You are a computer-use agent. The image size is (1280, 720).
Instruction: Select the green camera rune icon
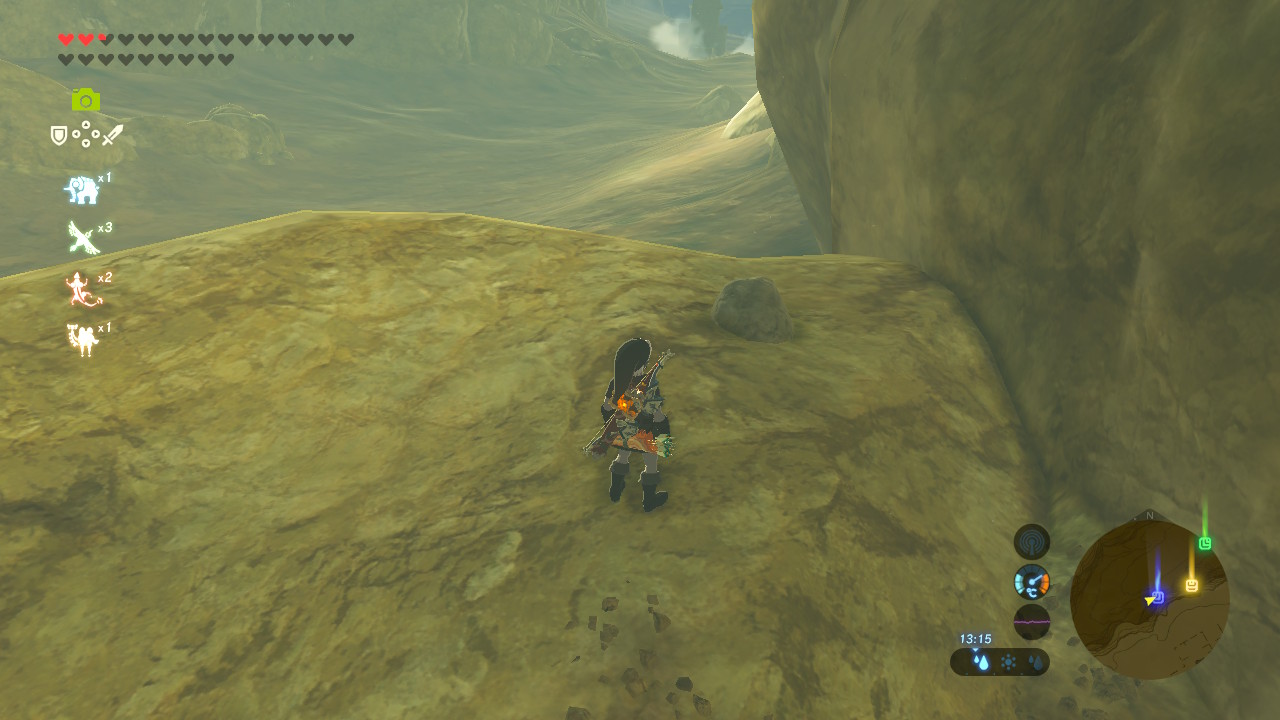(86, 100)
